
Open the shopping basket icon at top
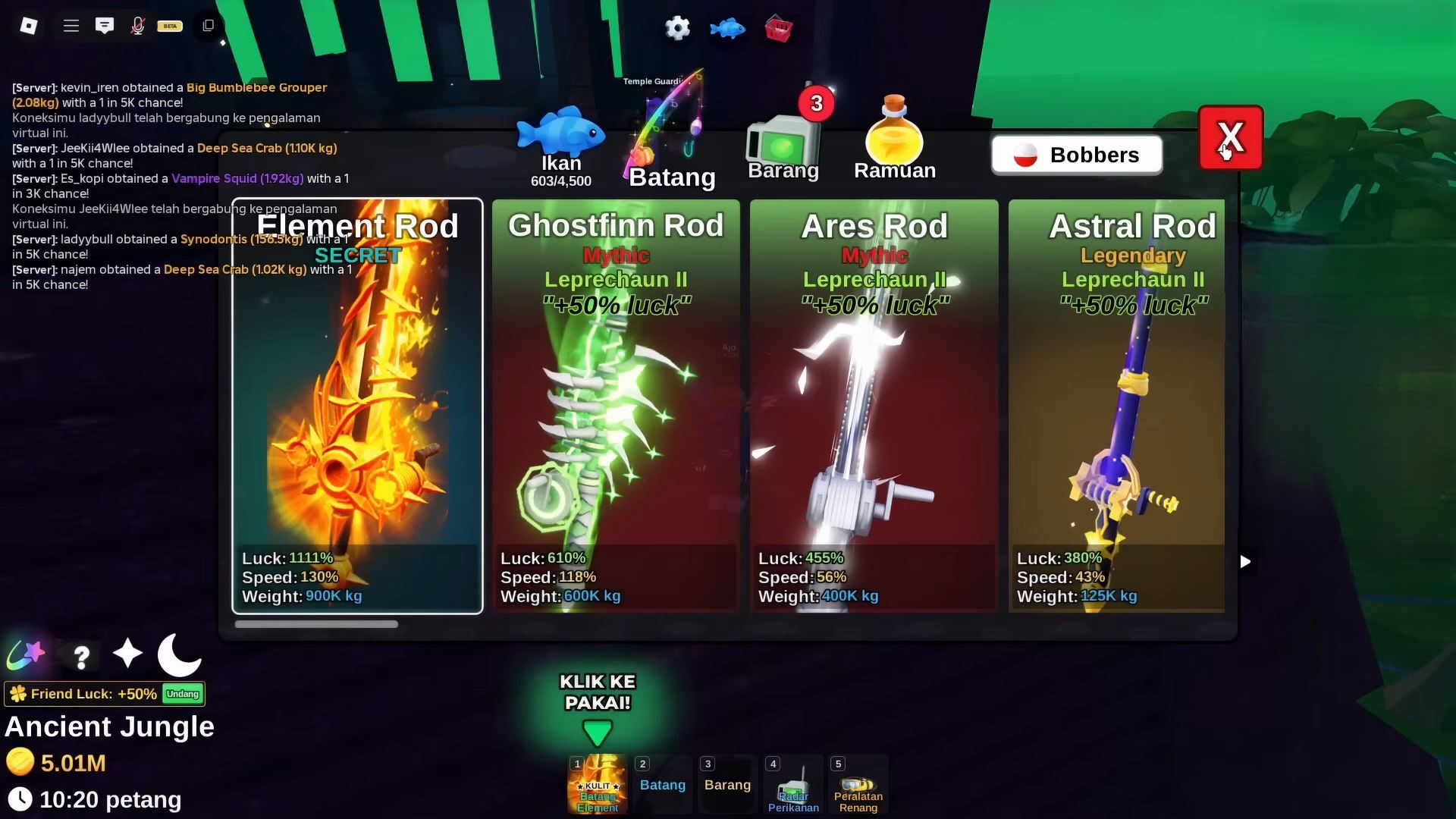778,28
